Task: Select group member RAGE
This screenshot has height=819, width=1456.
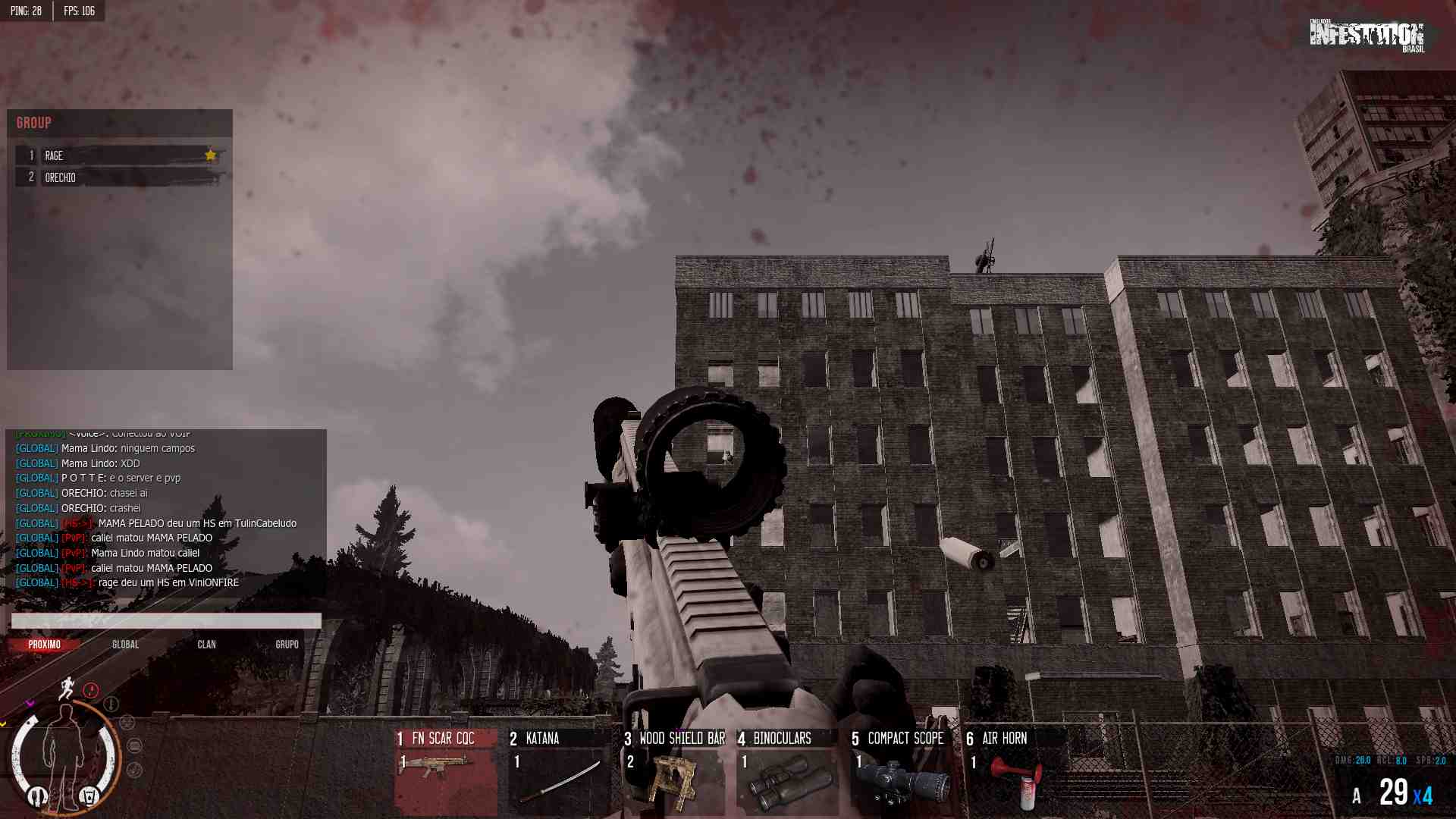Action: click(121, 155)
